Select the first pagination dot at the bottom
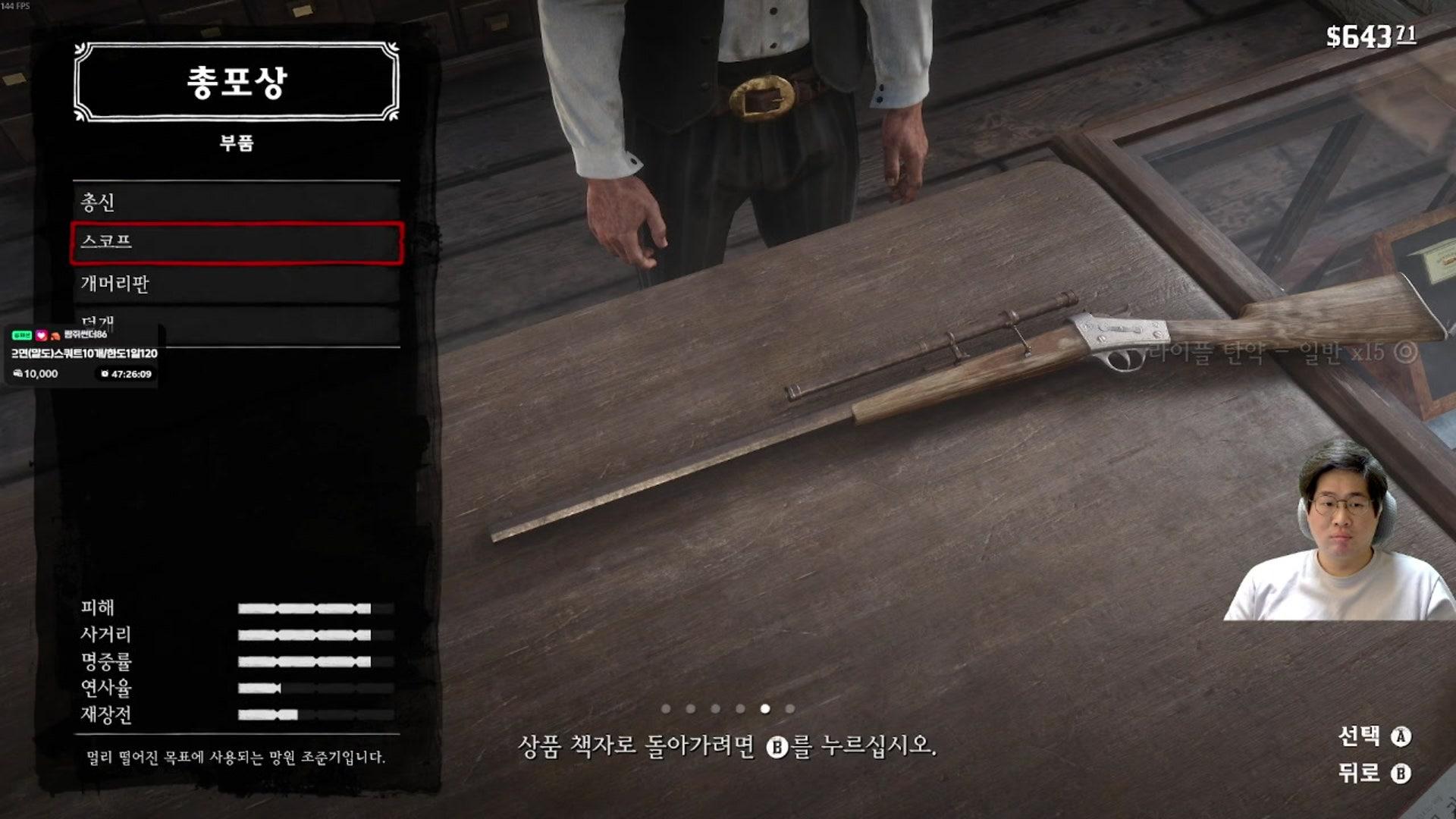1456x819 pixels. tap(665, 709)
